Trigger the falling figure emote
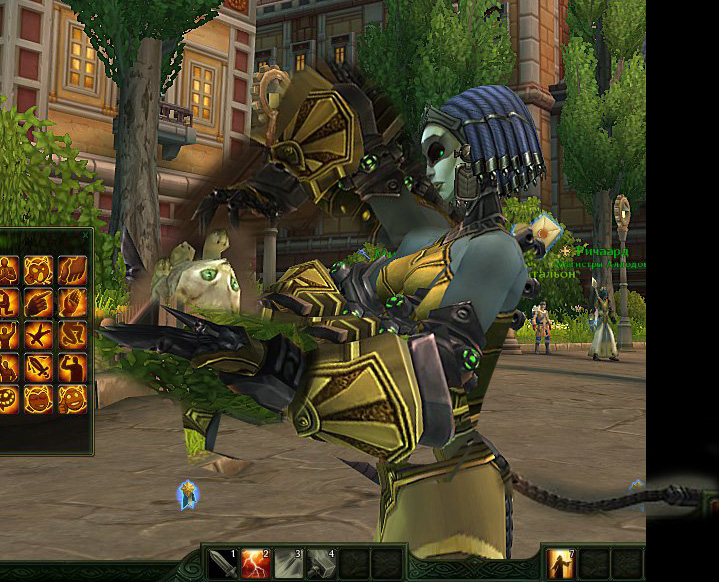This screenshot has height=582, width=719. tap(39, 334)
